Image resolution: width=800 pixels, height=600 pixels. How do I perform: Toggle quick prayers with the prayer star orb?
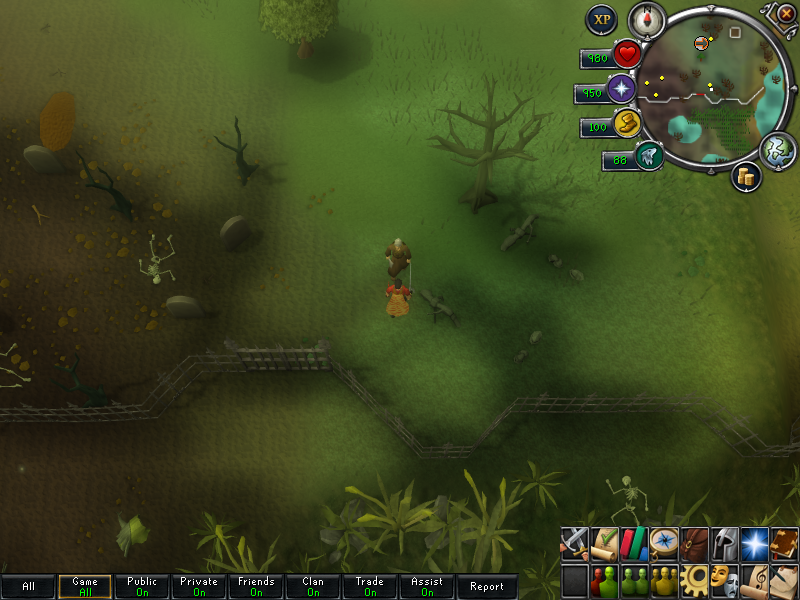point(622,90)
